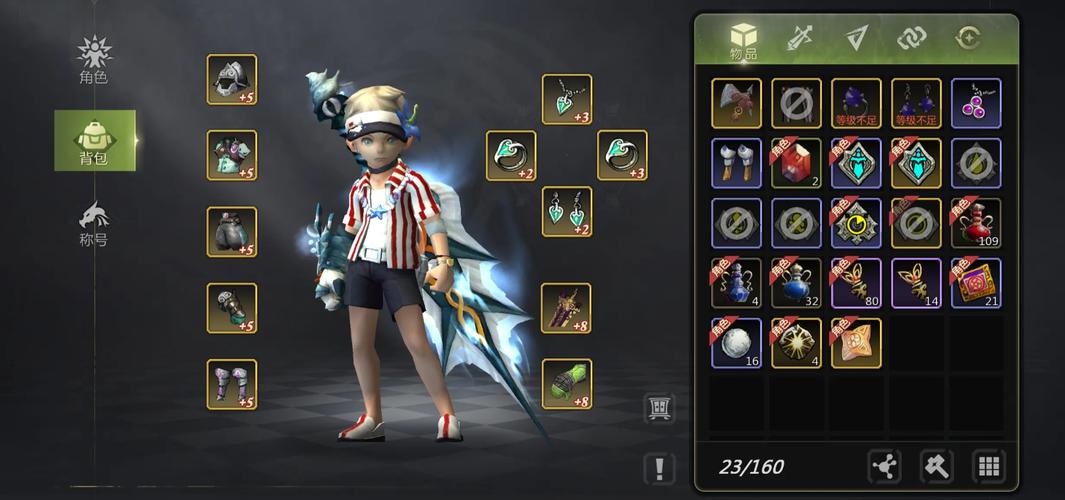Open the wardrobe cabinet button
Screen dimensions: 1065x500
pyautogui.click(x=660, y=408)
